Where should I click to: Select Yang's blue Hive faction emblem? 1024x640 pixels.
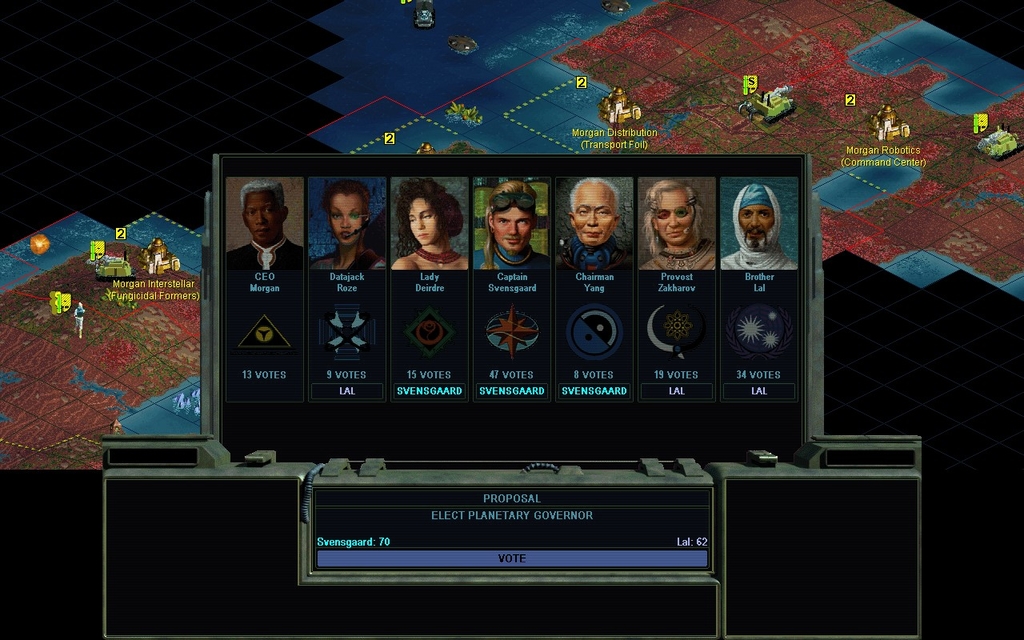(x=594, y=332)
